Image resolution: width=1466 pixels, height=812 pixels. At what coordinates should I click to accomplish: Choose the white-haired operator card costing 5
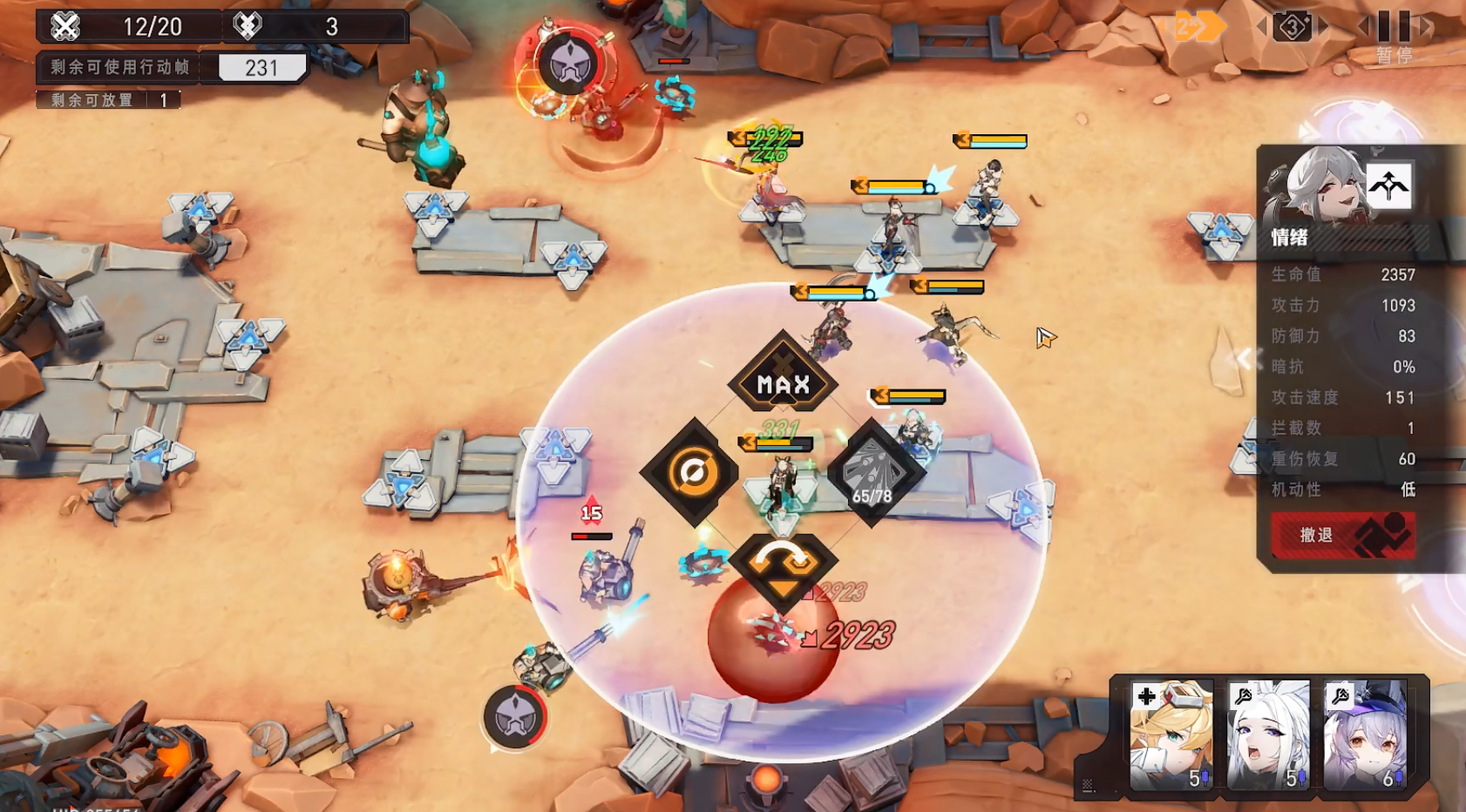(x=1268, y=734)
